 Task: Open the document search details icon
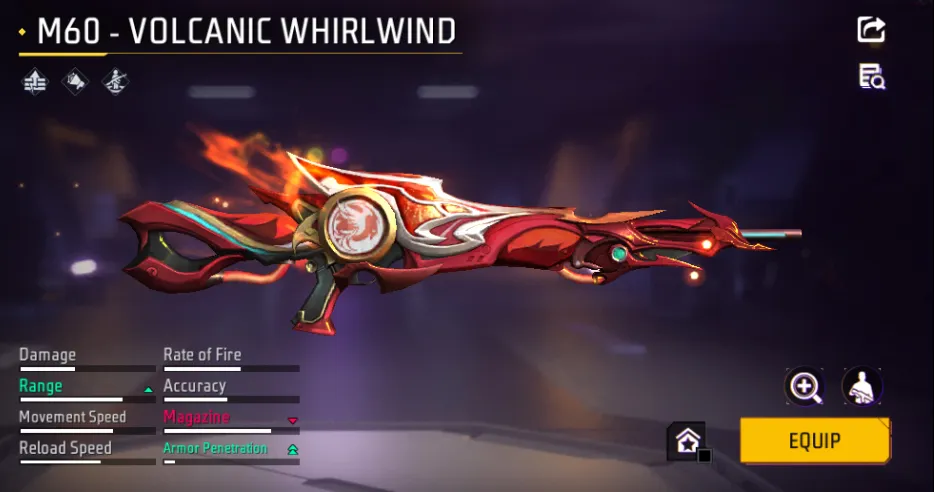click(x=871, y=77)
